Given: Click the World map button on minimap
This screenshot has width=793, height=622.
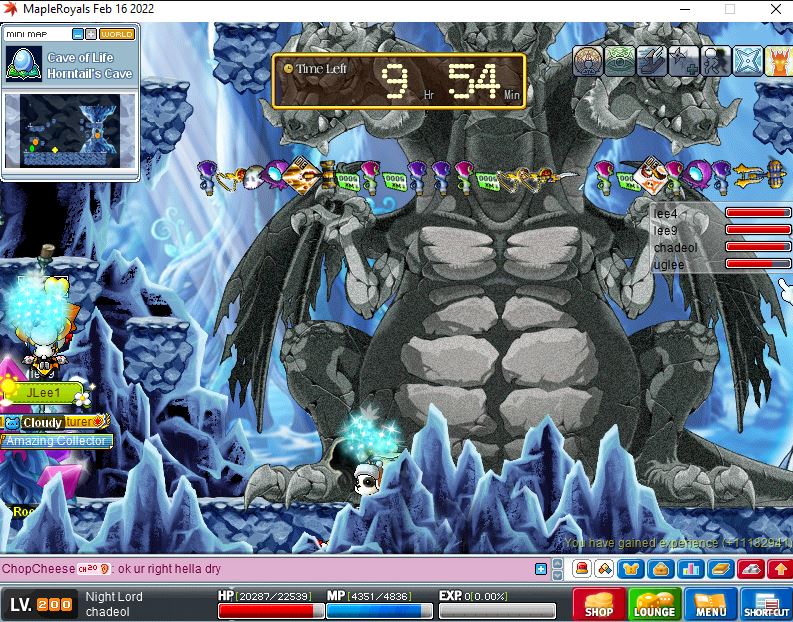Looking at the screenshot, I should 117,34.
